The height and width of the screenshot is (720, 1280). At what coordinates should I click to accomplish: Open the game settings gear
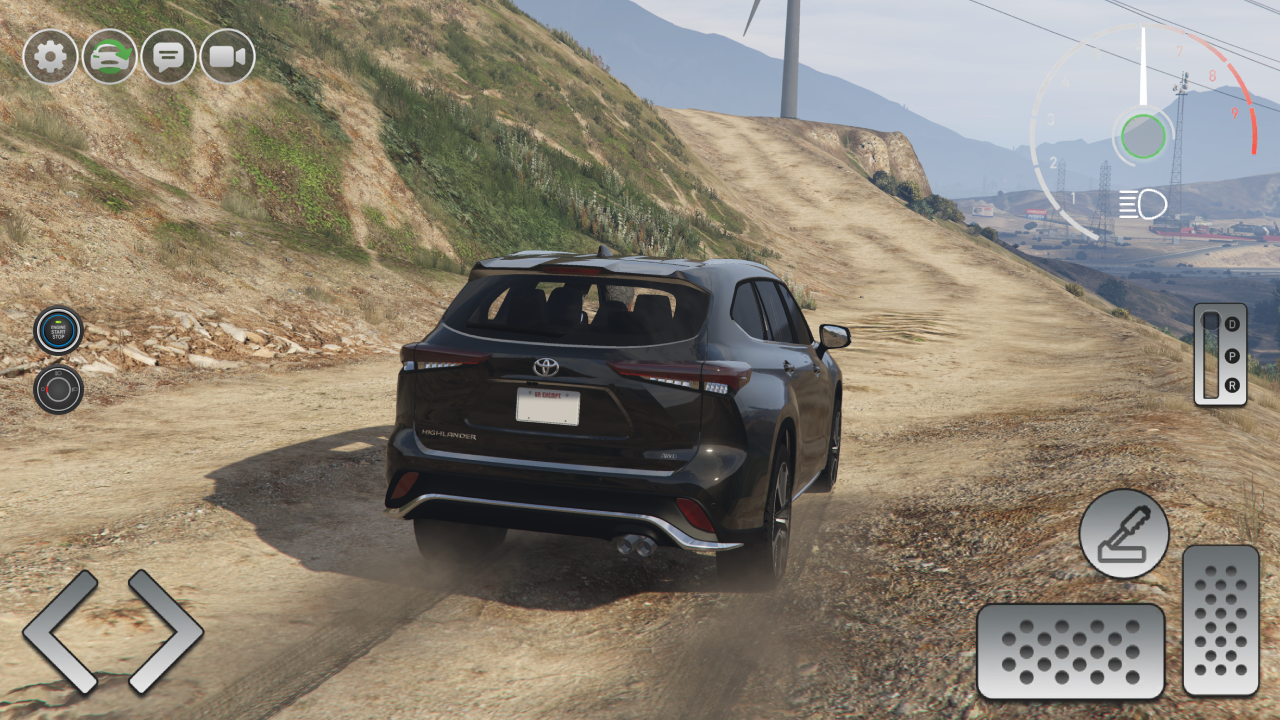pyautogui.click(x=50, y=57)
